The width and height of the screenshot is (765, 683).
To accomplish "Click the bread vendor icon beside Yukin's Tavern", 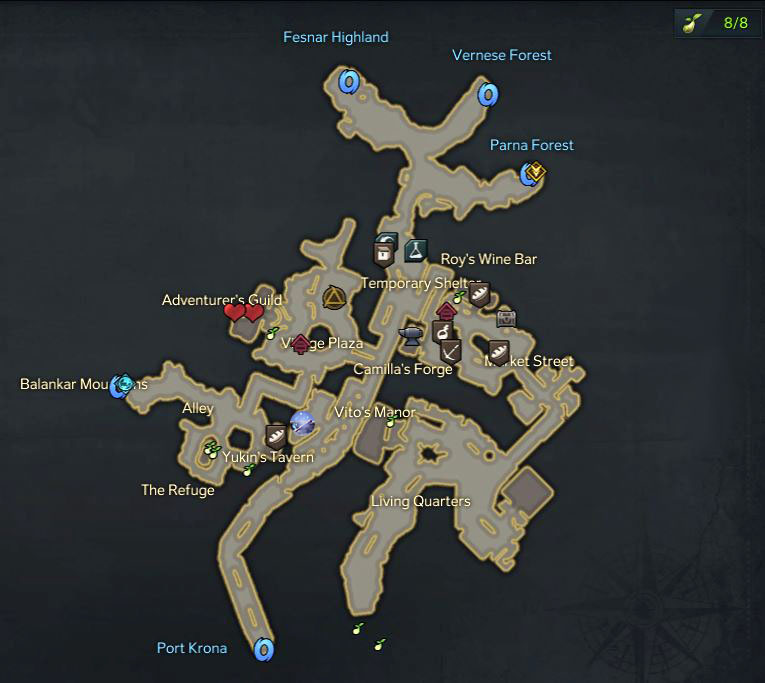I will 275,435.
